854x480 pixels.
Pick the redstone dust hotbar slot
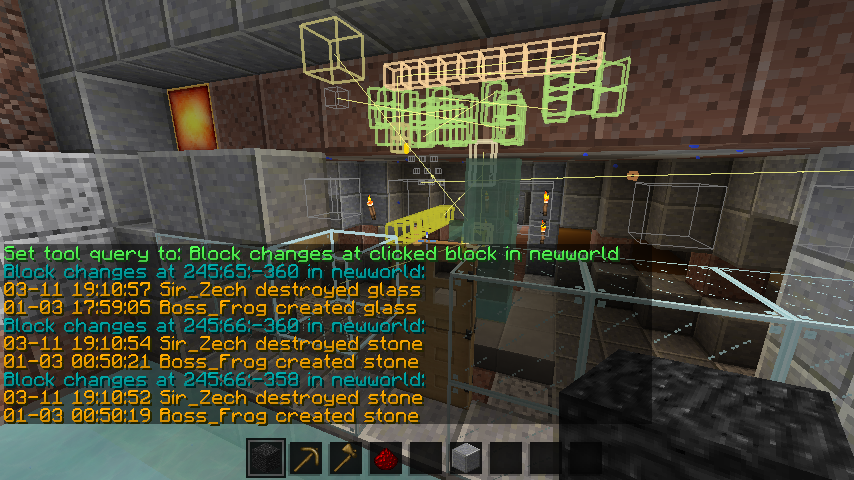[386, 459]
